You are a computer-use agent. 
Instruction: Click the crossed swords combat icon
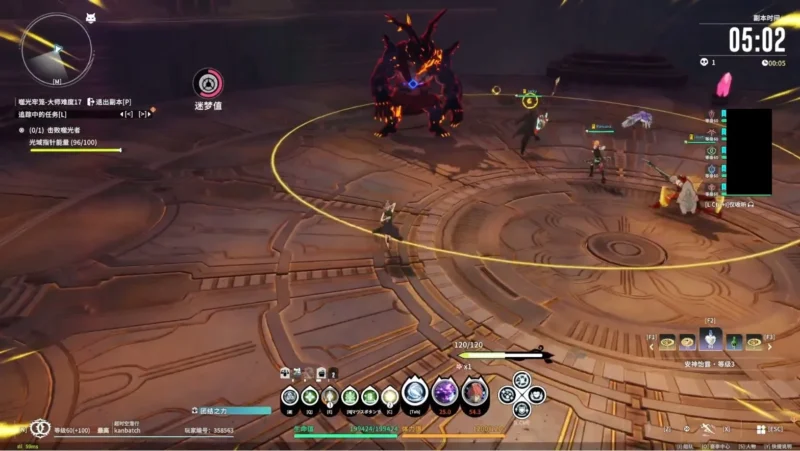pos(709,429)
